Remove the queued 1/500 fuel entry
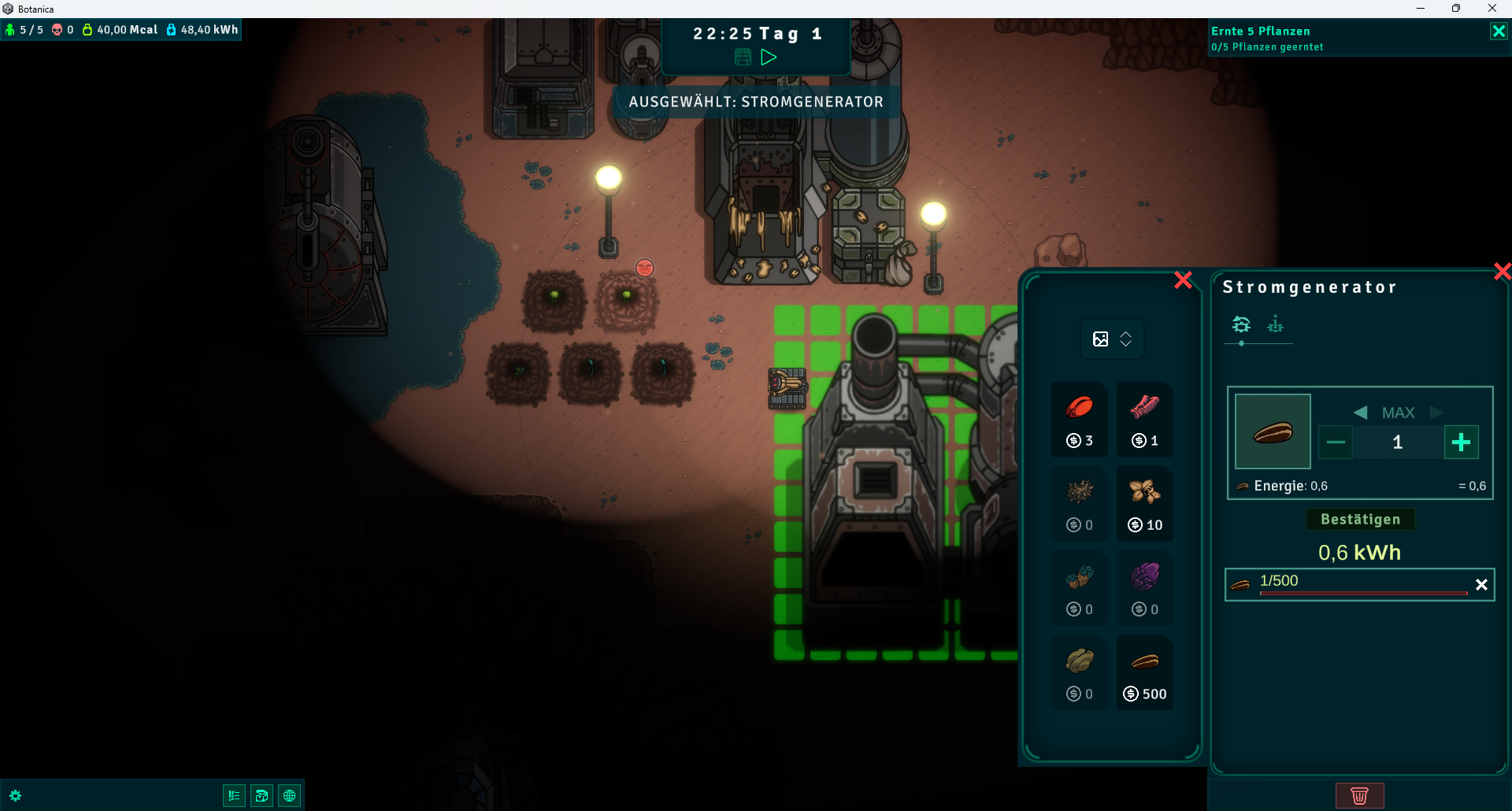The width and height of the screenshot is (1512, 811). point(1481,585)
